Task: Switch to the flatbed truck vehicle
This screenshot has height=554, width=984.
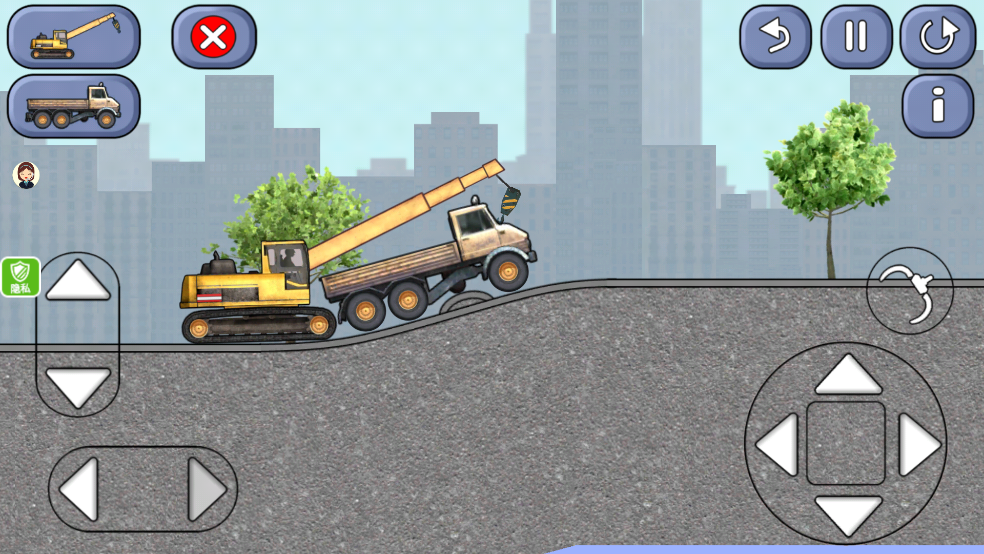Action: point(73,105)
